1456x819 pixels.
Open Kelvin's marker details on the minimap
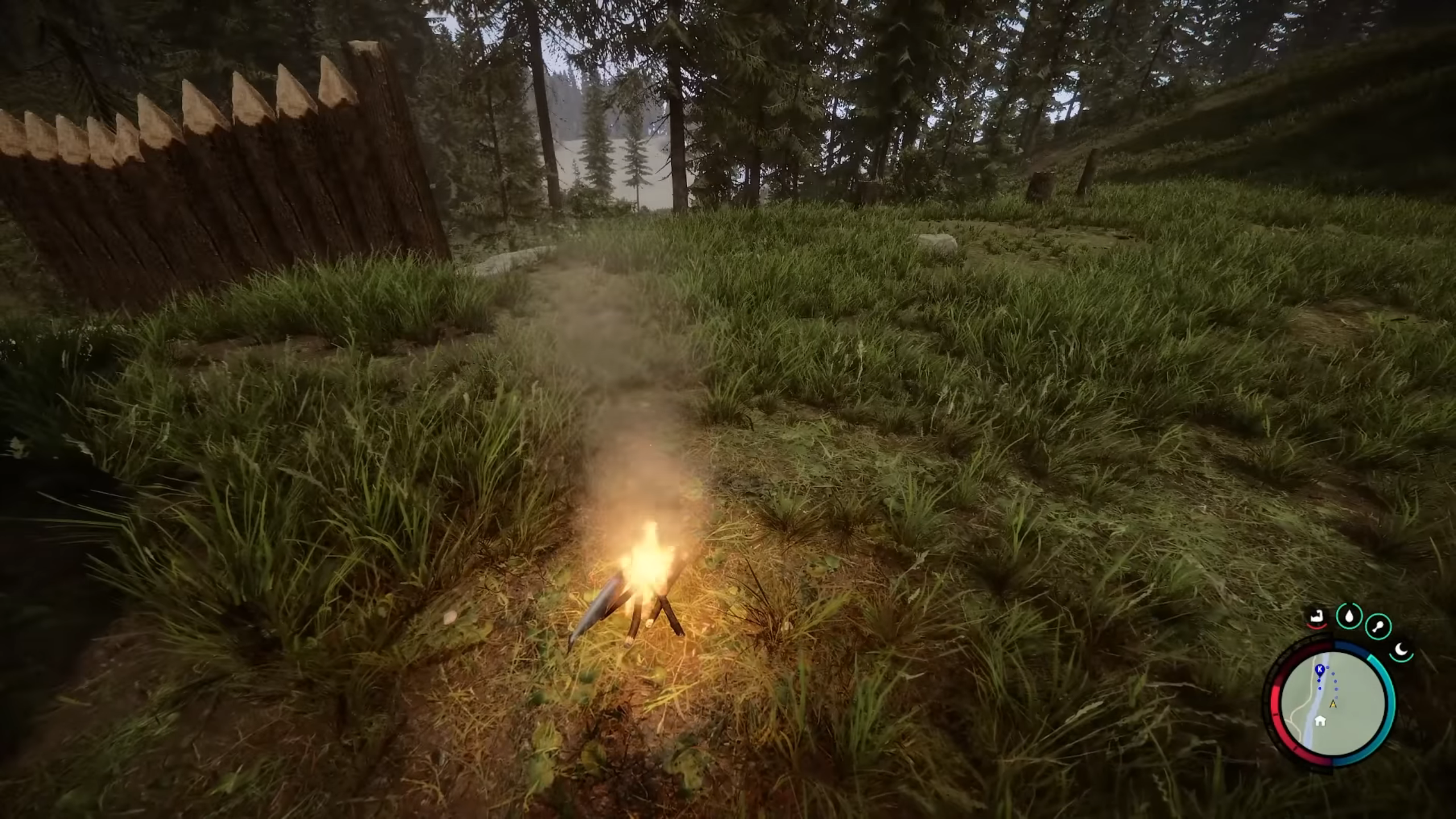click(1319, 669)
